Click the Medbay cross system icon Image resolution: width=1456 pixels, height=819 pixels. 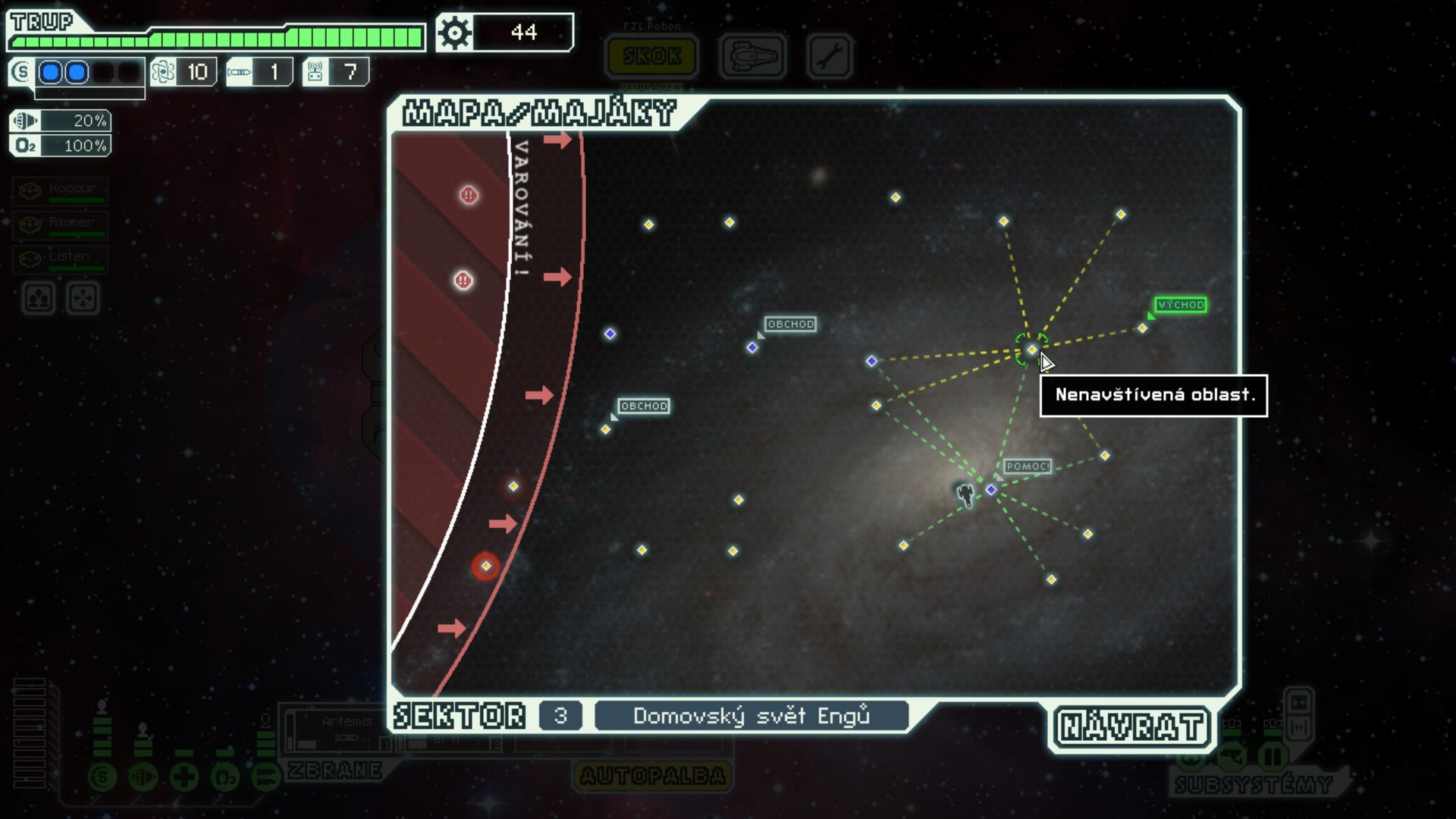[x=184, y=775]
